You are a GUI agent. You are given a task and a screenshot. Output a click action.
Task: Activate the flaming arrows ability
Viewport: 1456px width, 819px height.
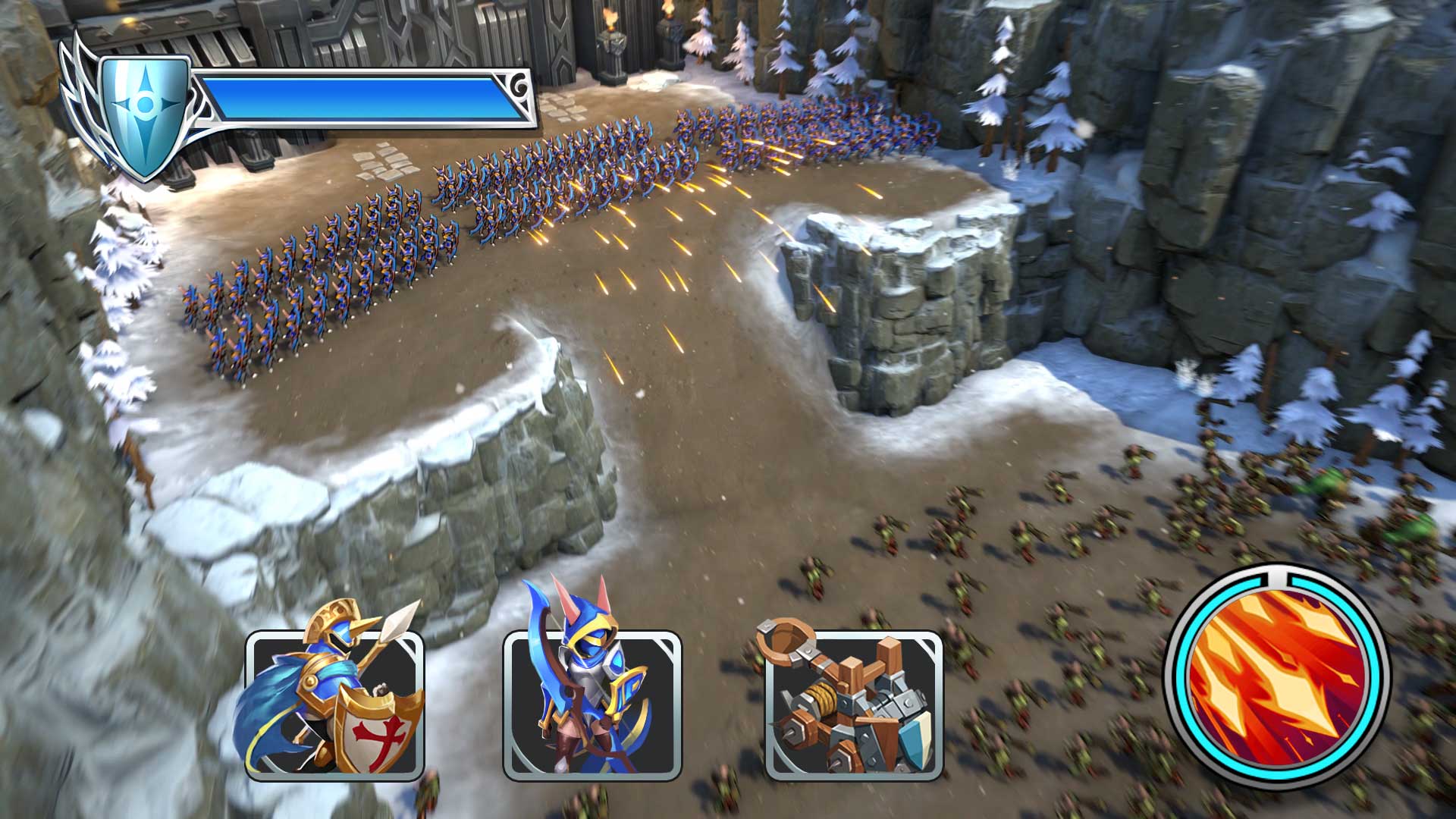1278,676
